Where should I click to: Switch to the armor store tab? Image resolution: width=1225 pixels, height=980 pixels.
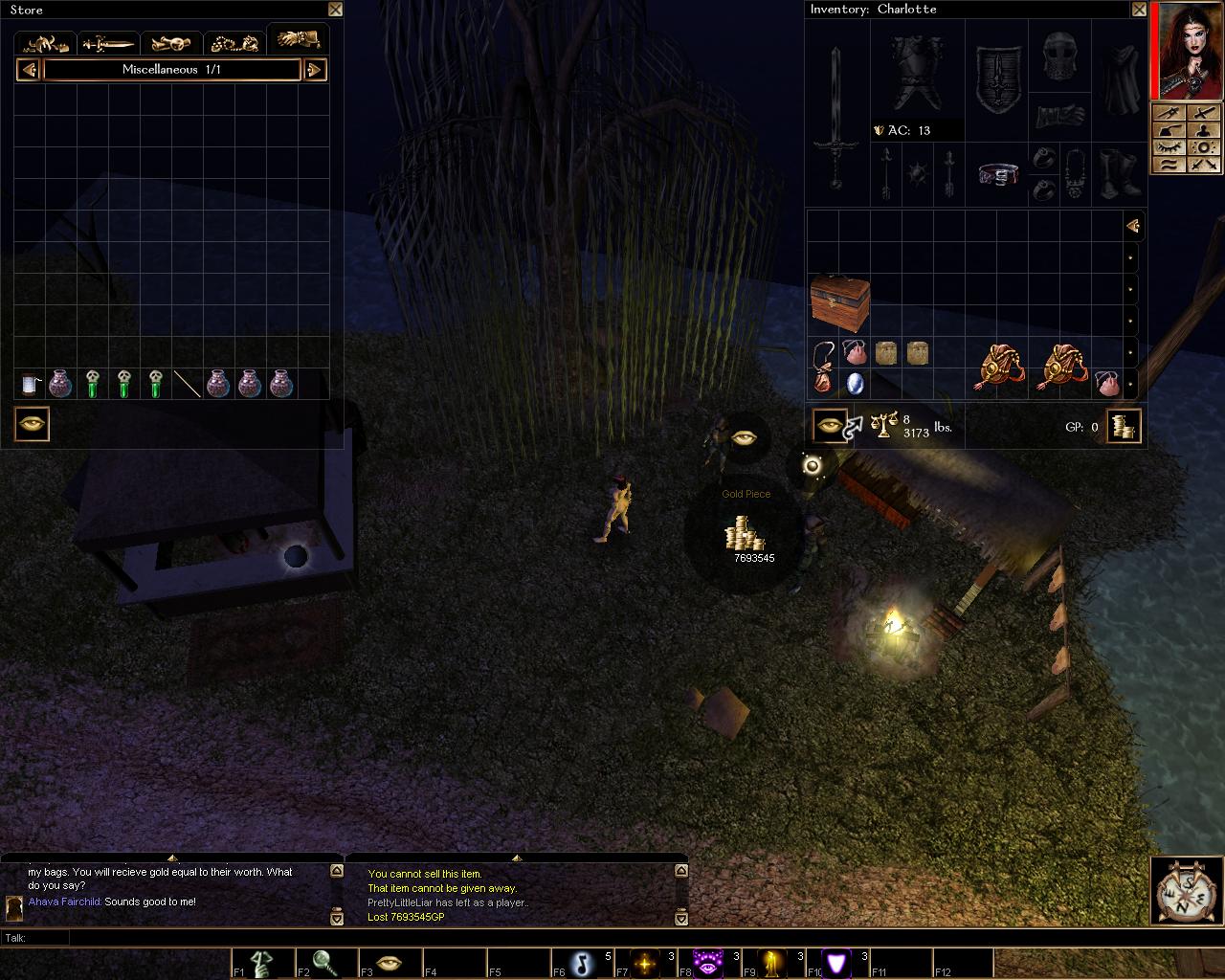46,42
